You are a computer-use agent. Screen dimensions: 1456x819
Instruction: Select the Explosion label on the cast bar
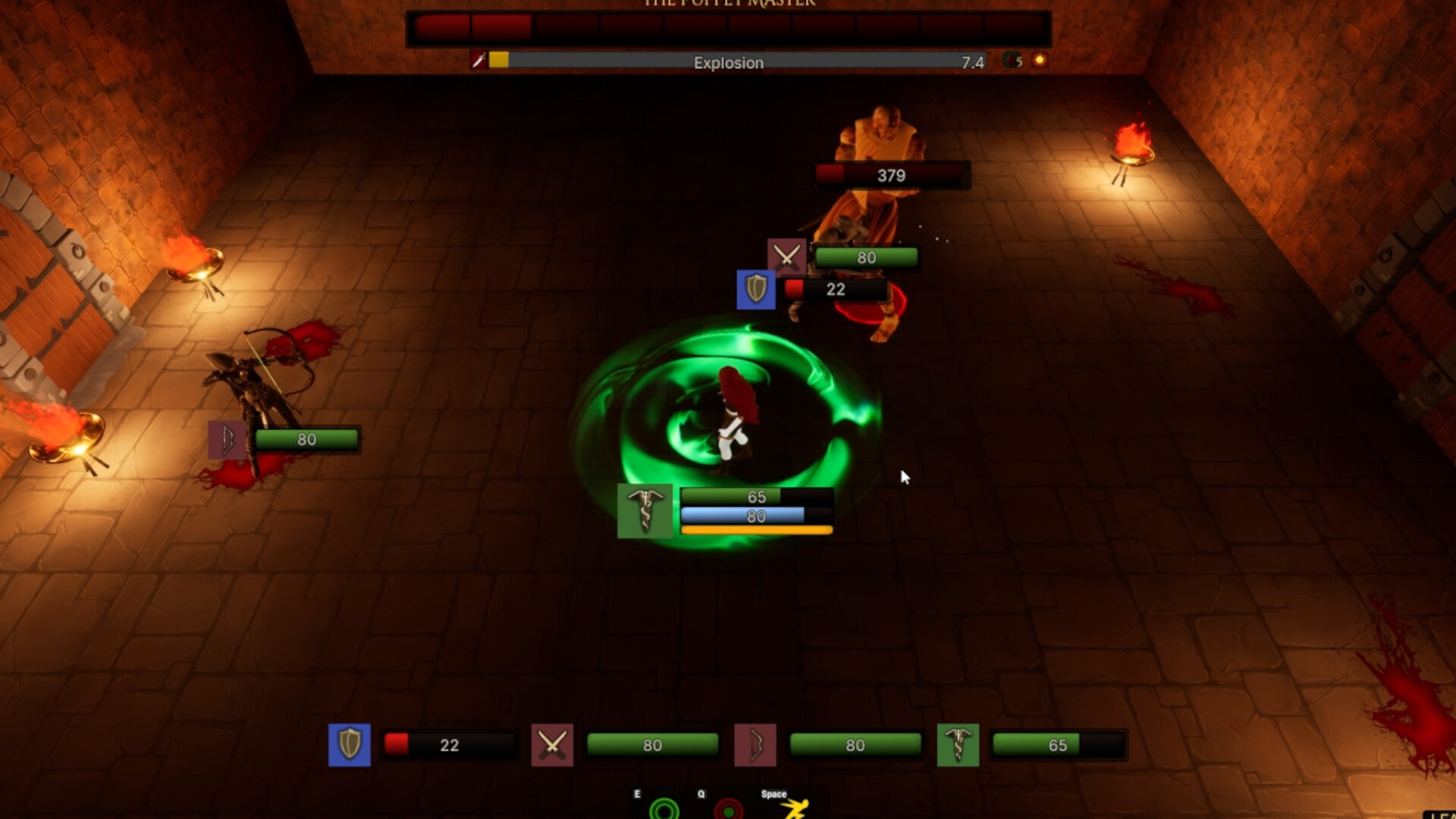tap(728, 63)
